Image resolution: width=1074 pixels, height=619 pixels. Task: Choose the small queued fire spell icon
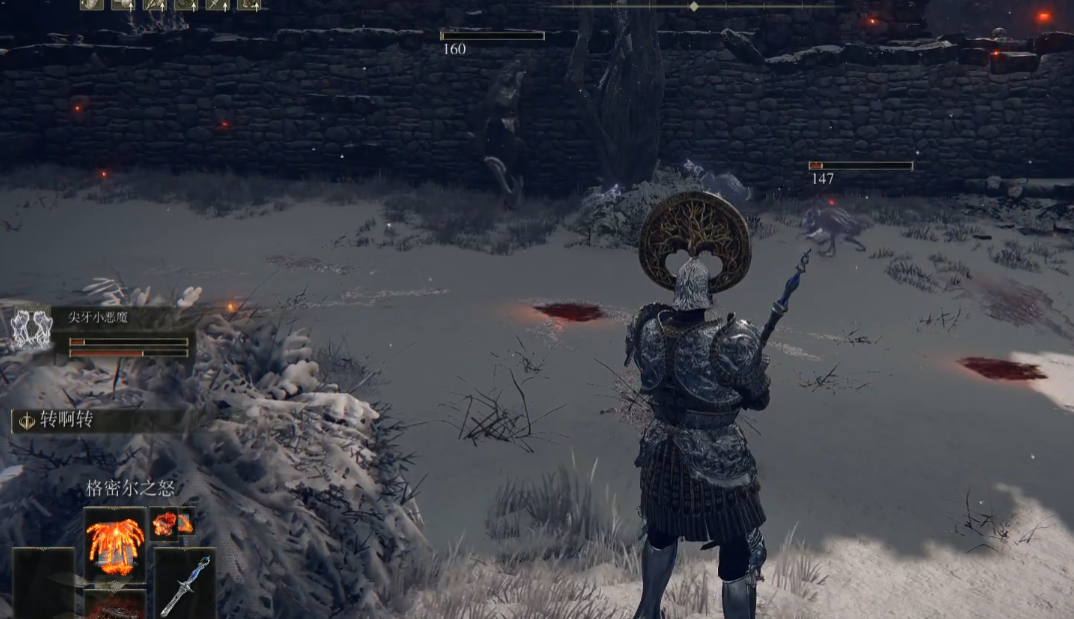[170, 524]
